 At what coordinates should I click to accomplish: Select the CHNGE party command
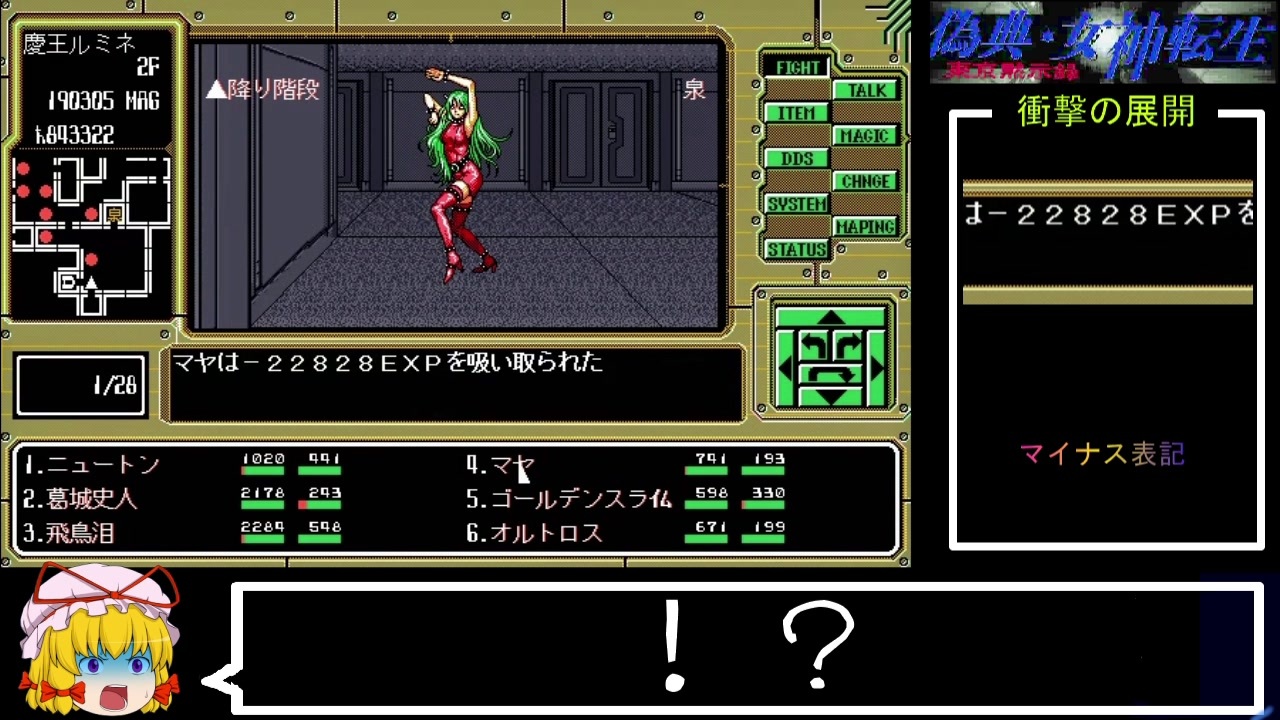click(x=866, y=181)
